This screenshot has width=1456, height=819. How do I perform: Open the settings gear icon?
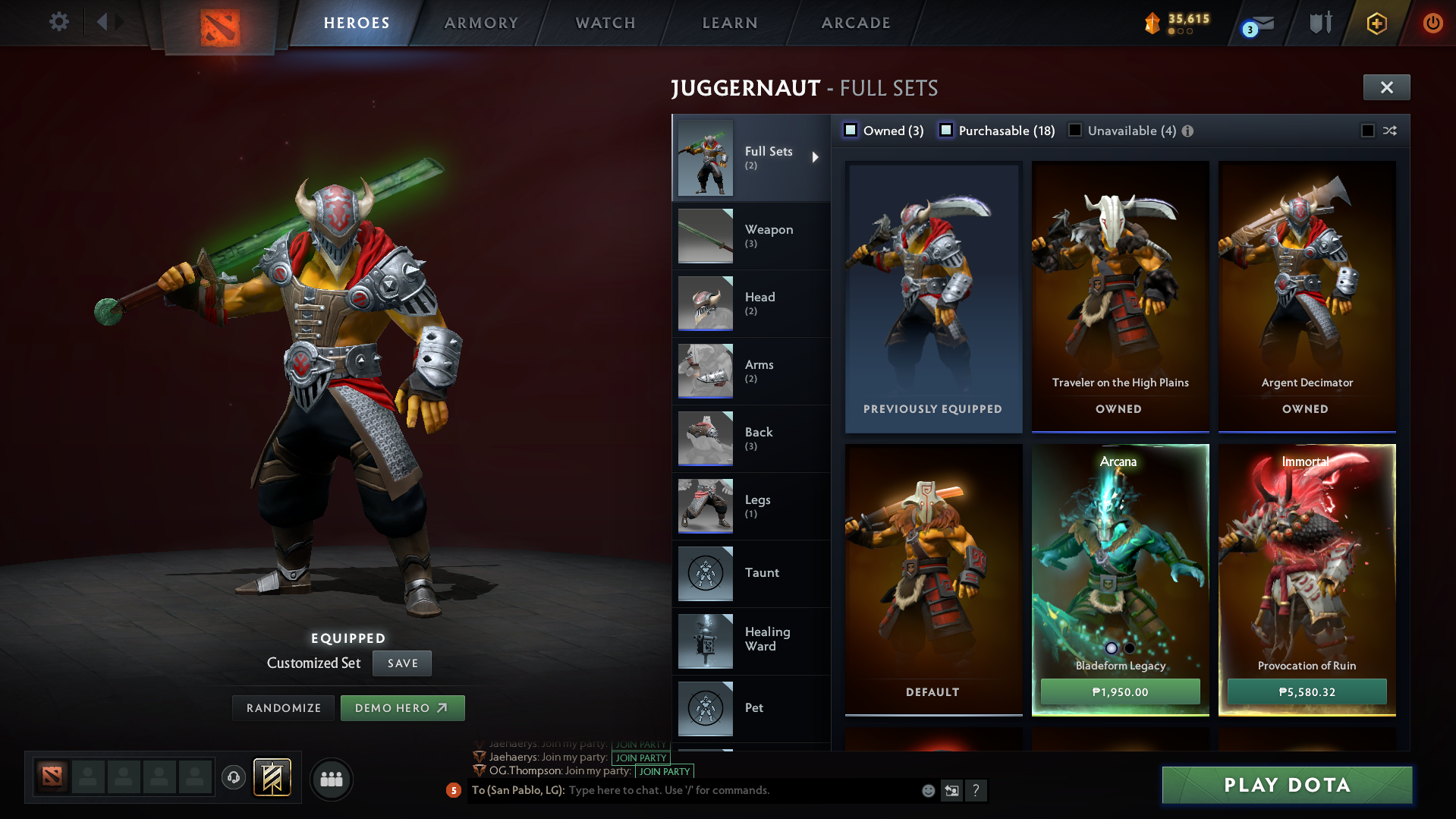coord(59,22)
